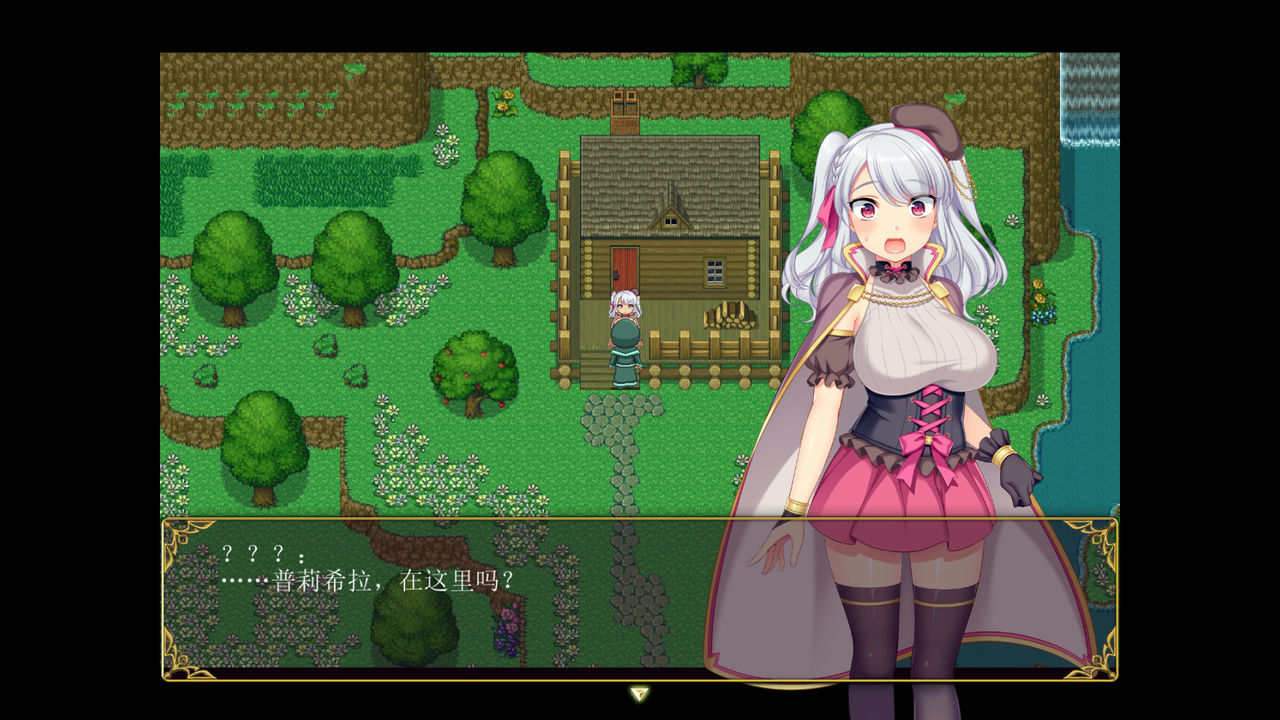Click the white-haired NPC sprite at the porch
Image resolution: width=1280 pixels, height=720 pixels.
(x=625, y=330)
